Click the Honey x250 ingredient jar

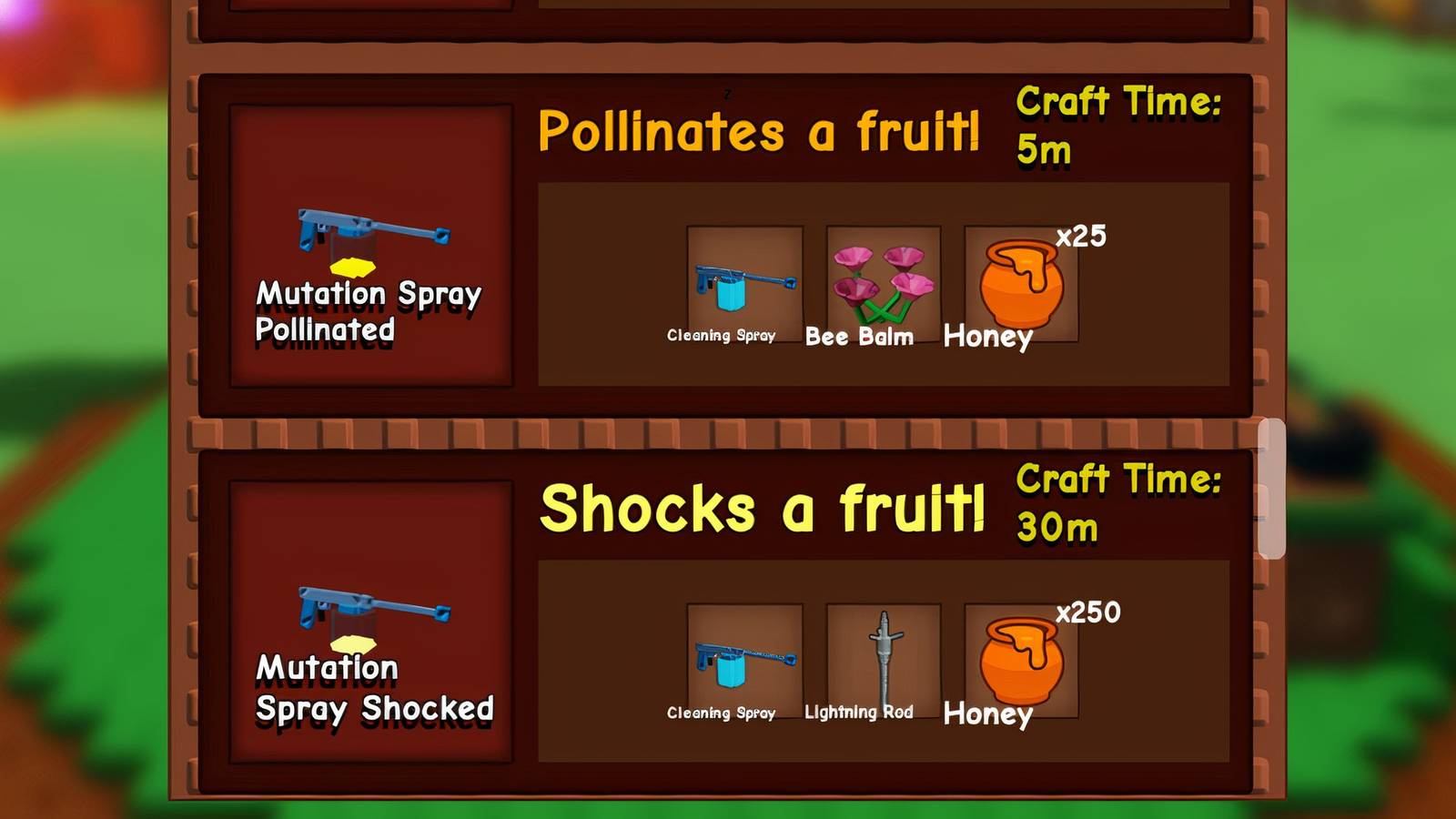coord(1021,660)
